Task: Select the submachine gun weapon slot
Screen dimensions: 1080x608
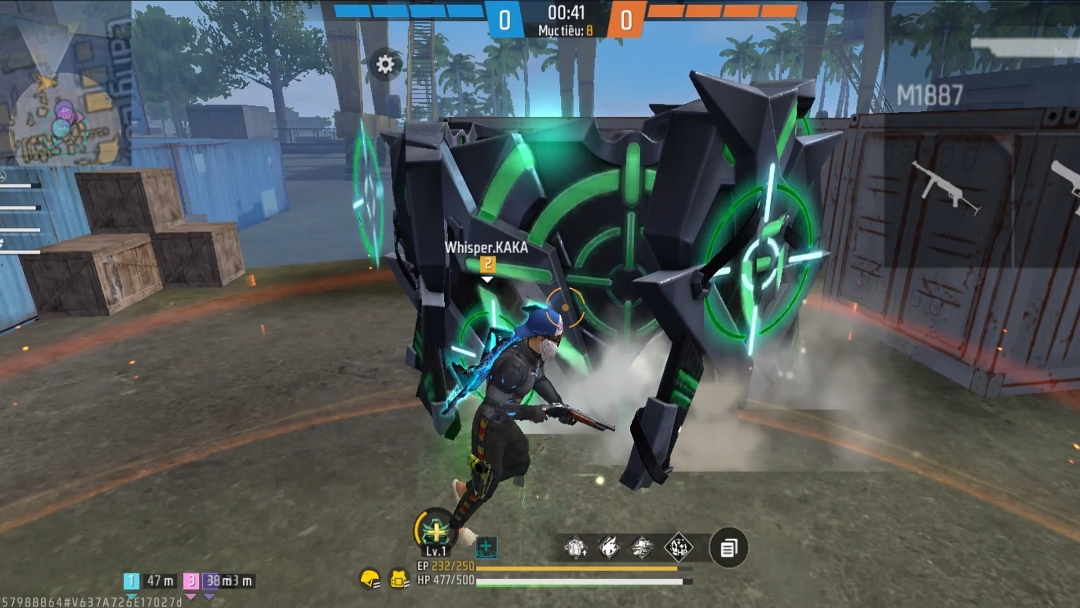Action: 943,186
